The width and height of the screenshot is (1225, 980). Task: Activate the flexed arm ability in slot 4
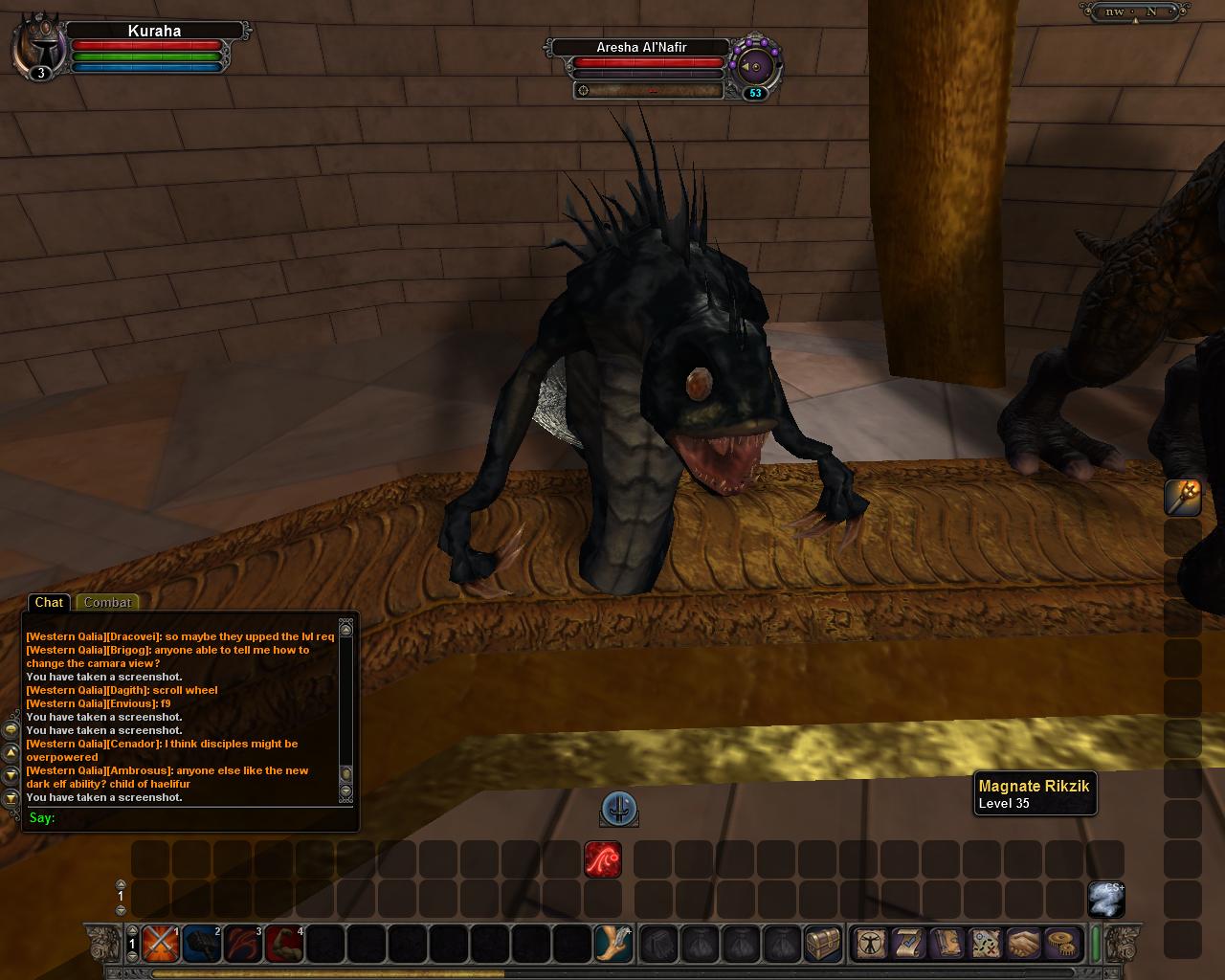[284, 944]
